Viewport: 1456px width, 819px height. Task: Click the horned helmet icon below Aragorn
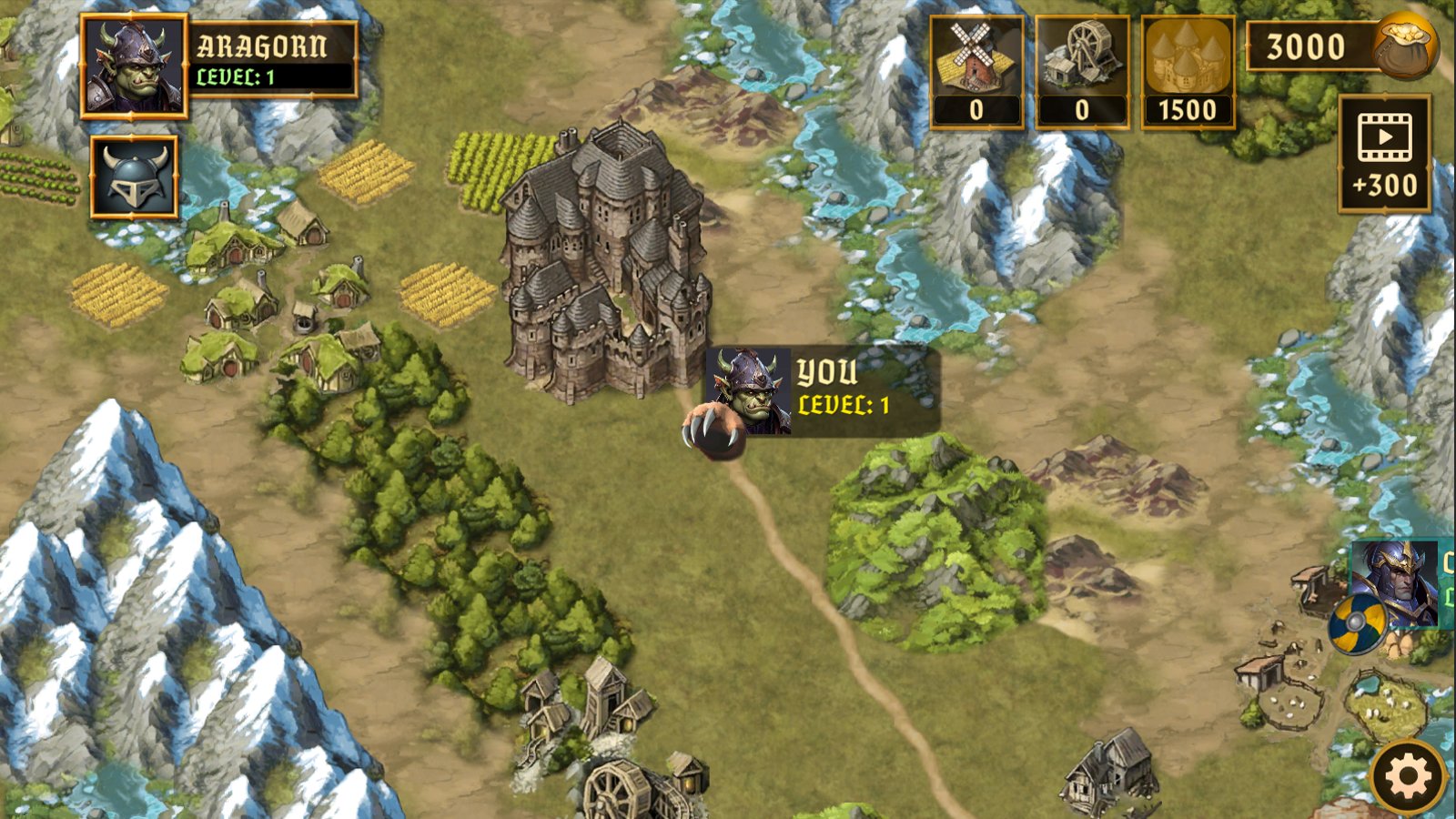tap(133, 177)
